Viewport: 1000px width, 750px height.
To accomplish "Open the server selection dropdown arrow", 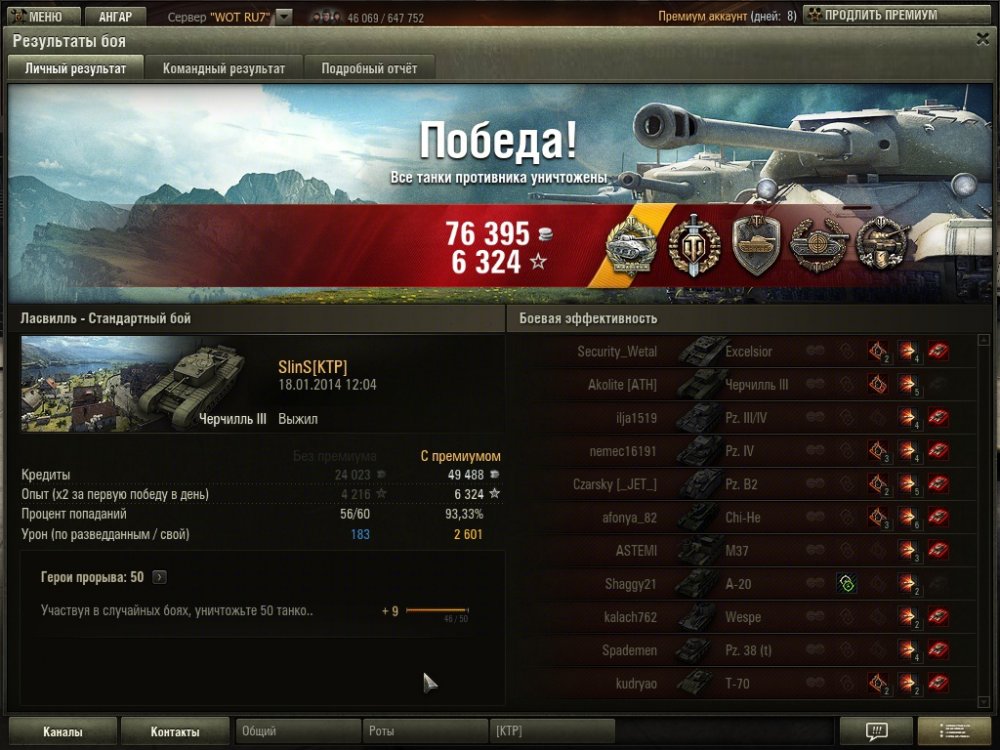I will coord(284,17).
